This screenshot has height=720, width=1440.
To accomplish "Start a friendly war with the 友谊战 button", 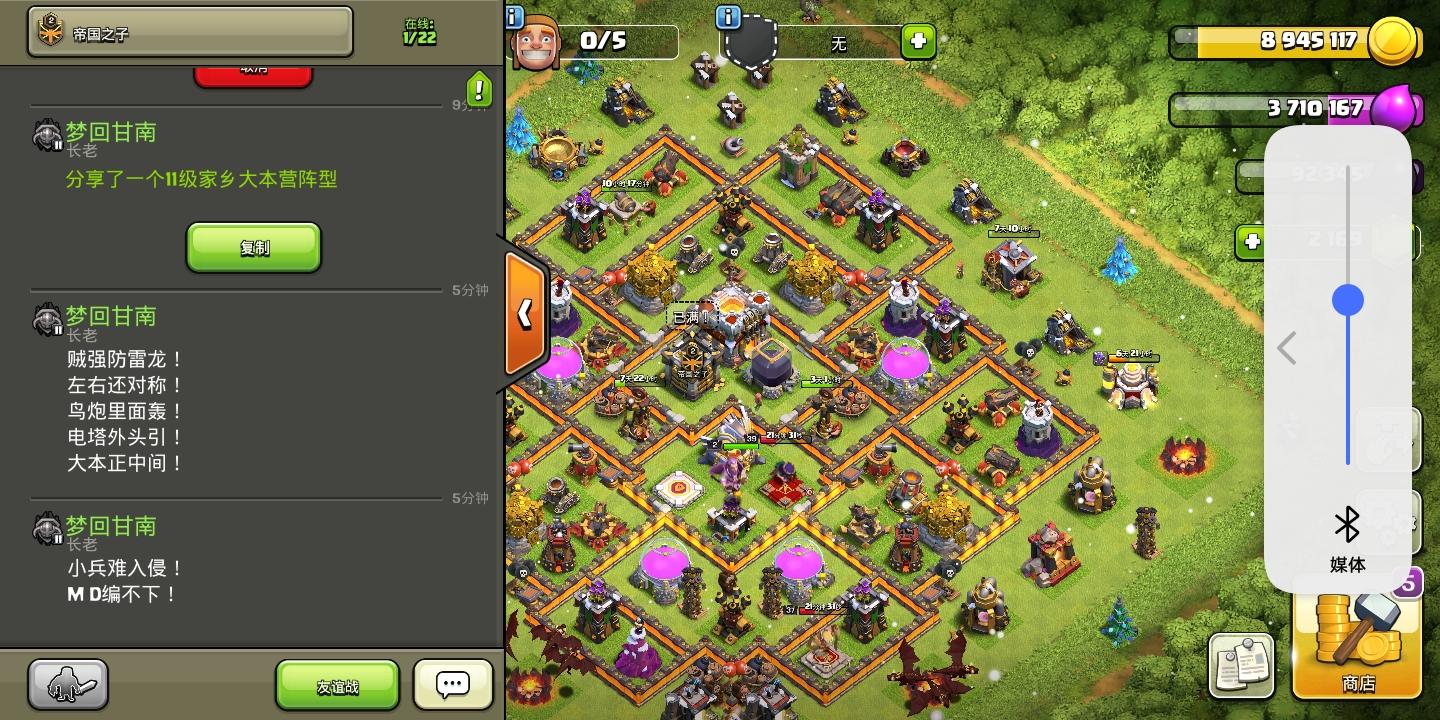I will pos(337,684).
